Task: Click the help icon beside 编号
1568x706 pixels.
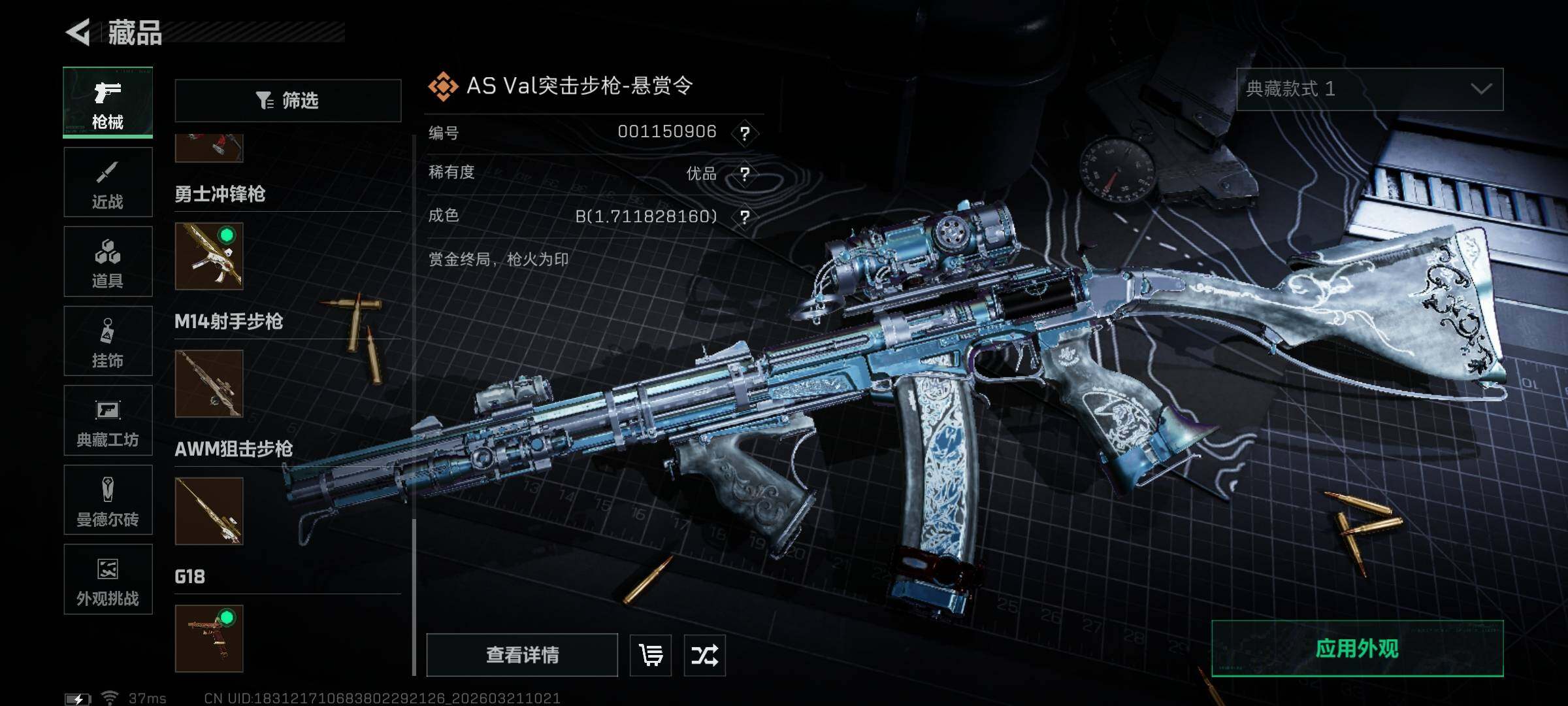Action: click(x=744, y=133)
